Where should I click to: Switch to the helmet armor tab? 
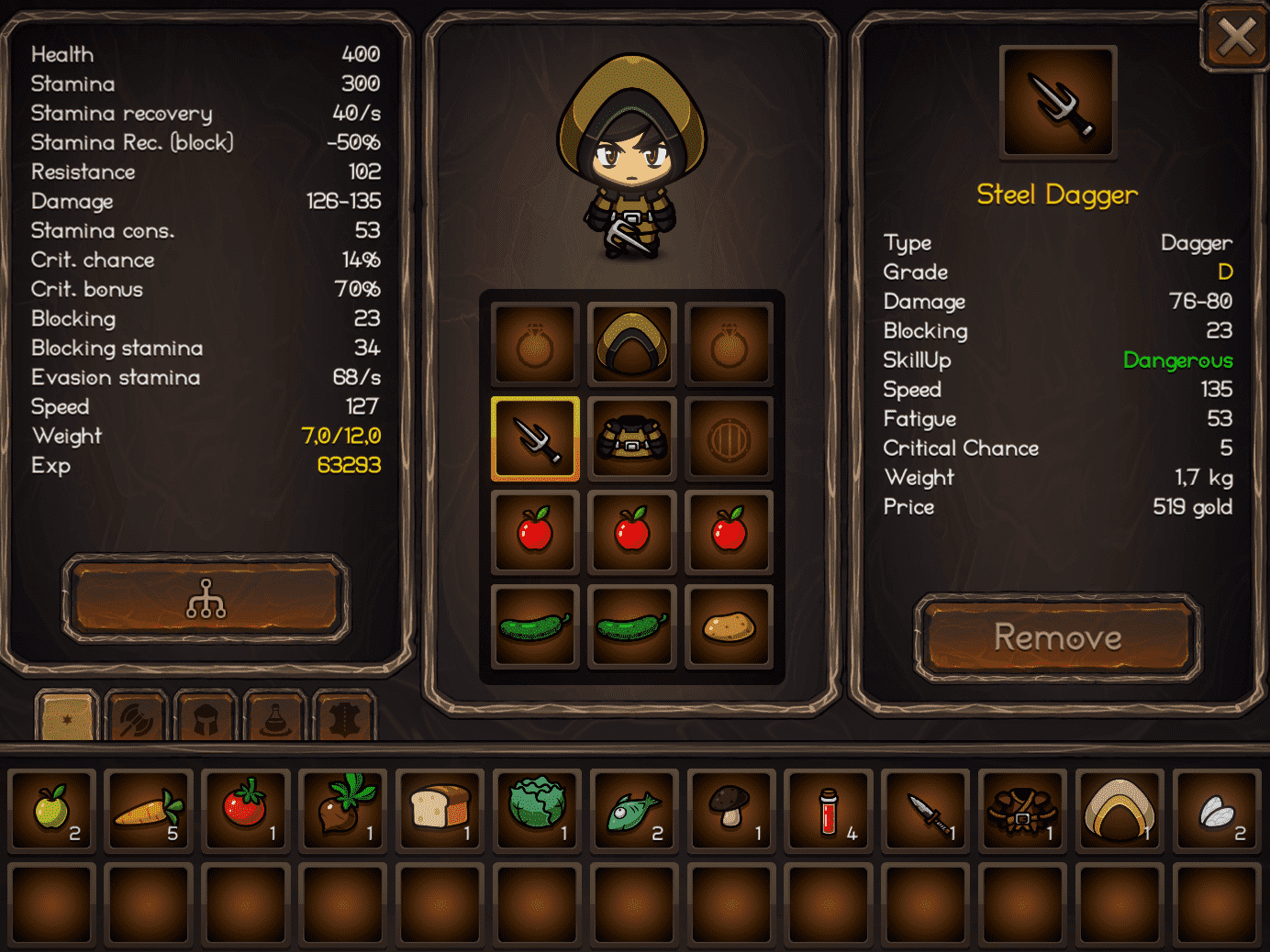[206, 717]
